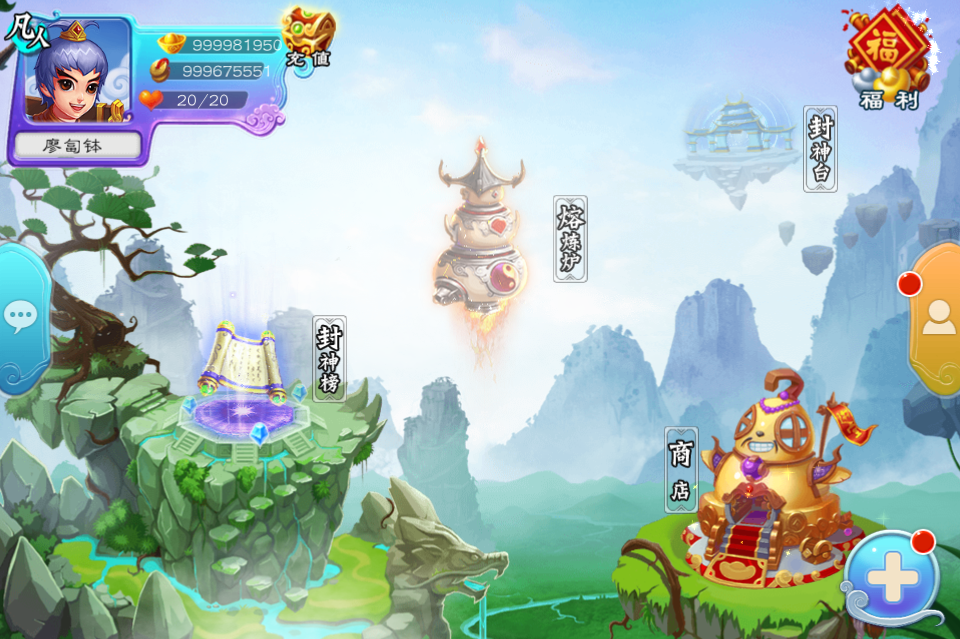Open the chat bubble side tab

(20, 318)
